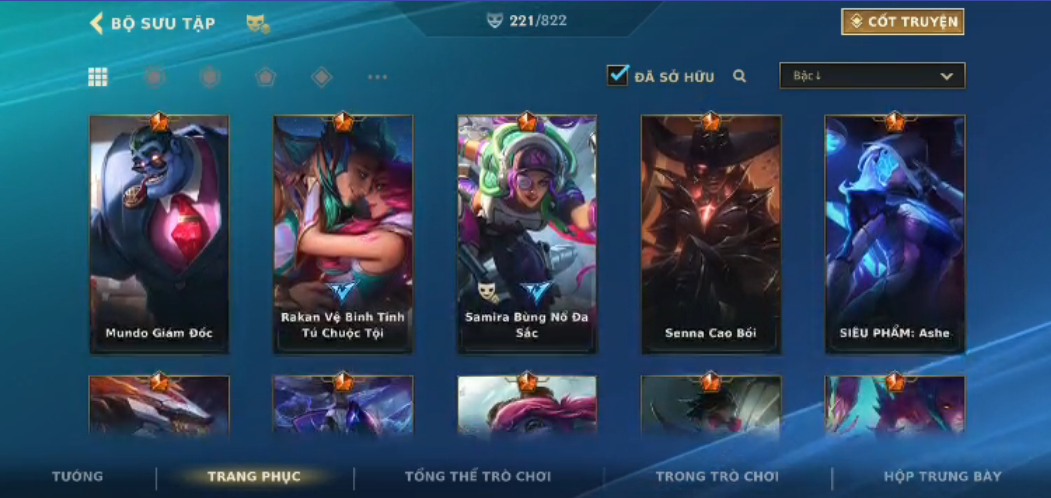Toggle the Đã Sở Hữu checkbox
The image size is (1051, 498).
pos(618,75)
